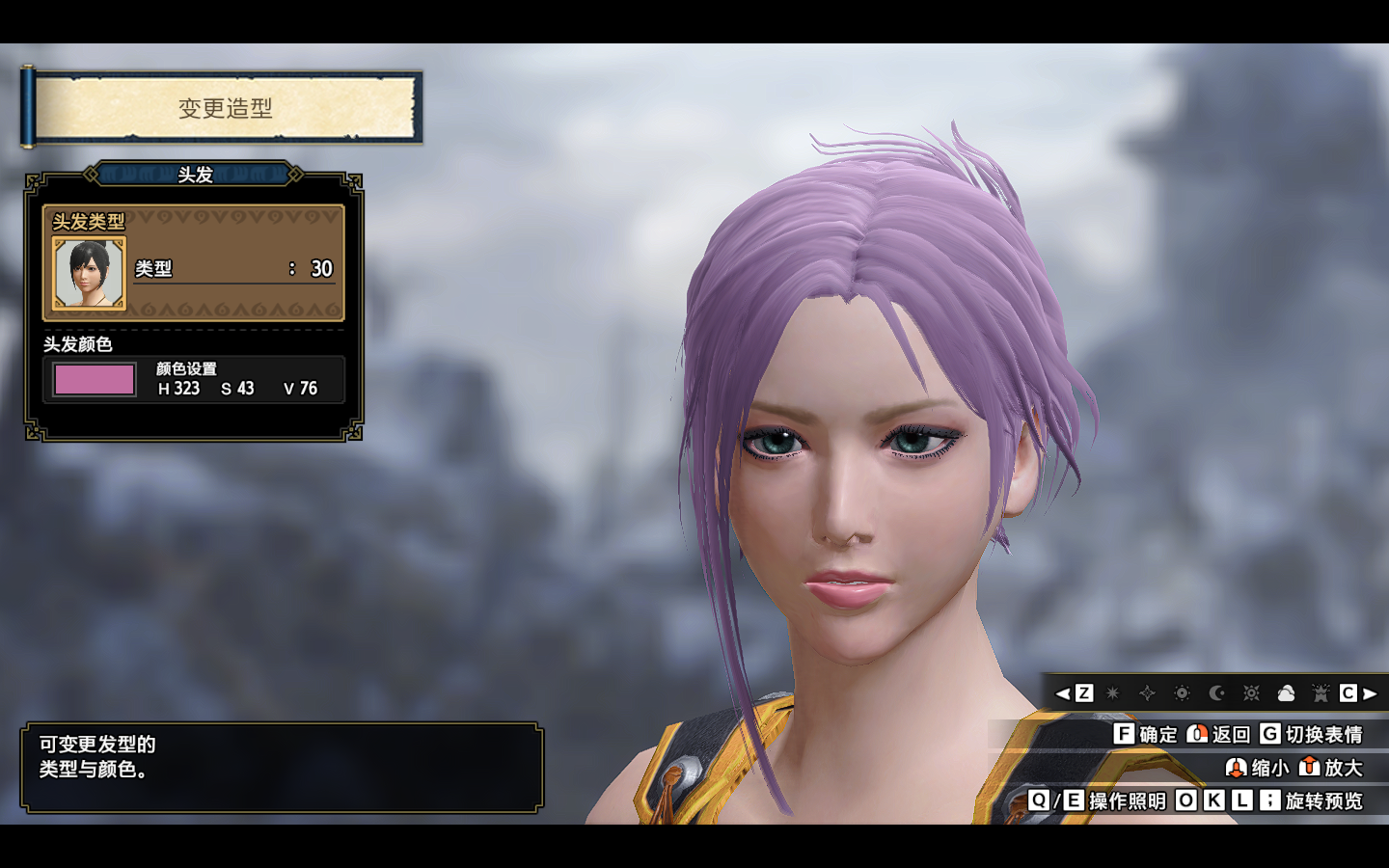Click the pink 头发颜色 color swatch
The image size is (1389, 868).
click(94, 379)
